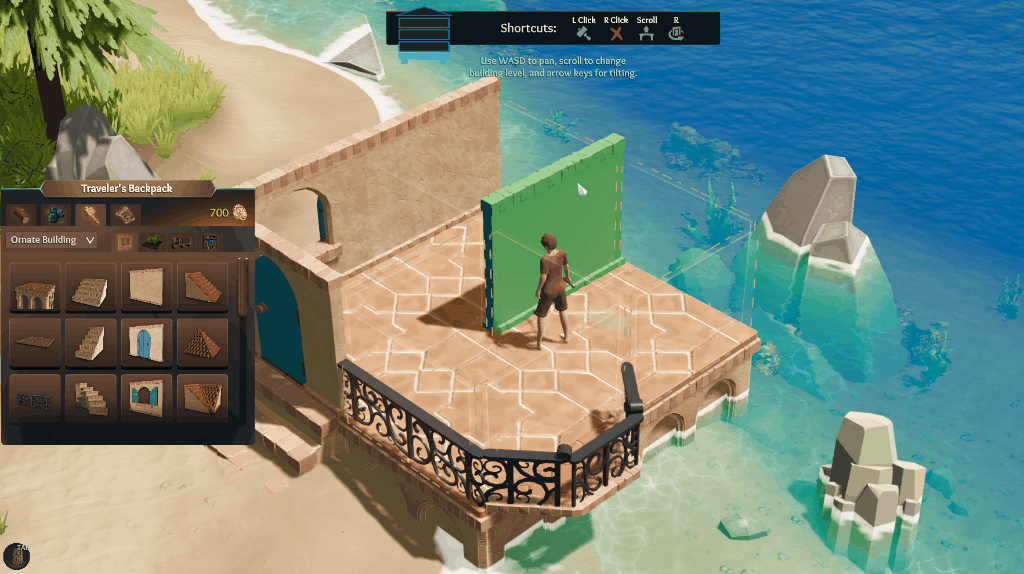Screen dimensions: 1024x574
Task: Select the hammer building tab
Action: [x=90, y=214]
